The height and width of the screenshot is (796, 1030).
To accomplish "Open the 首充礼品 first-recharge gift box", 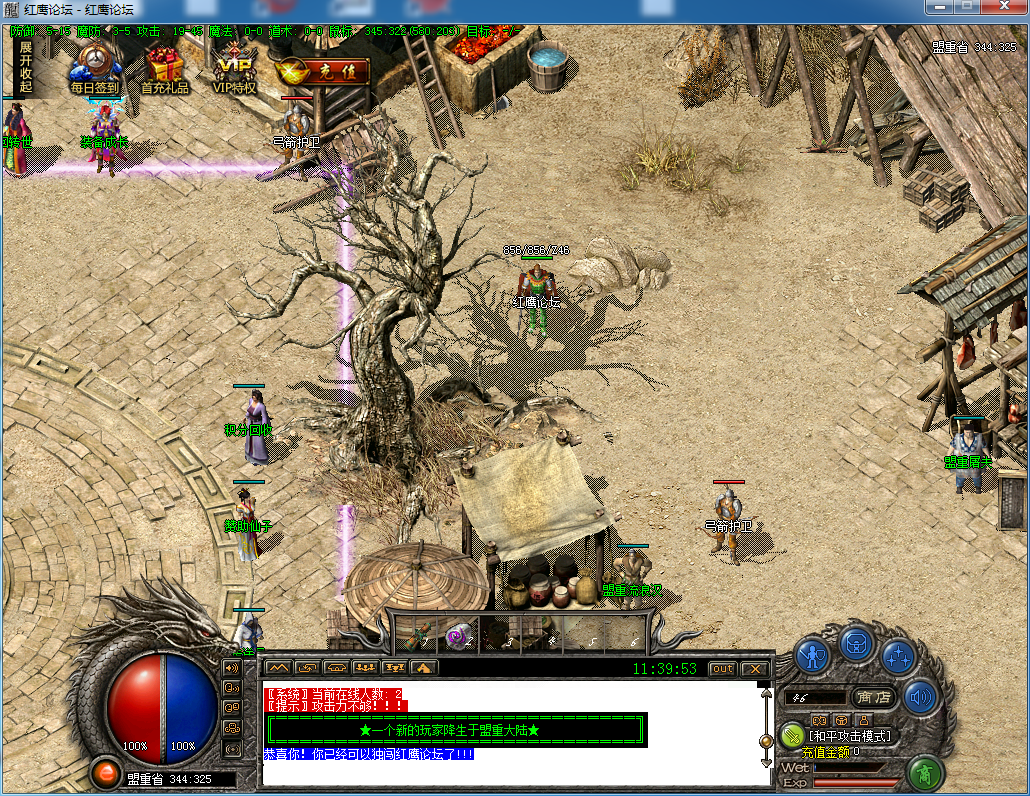I will [x=164, y=66].
